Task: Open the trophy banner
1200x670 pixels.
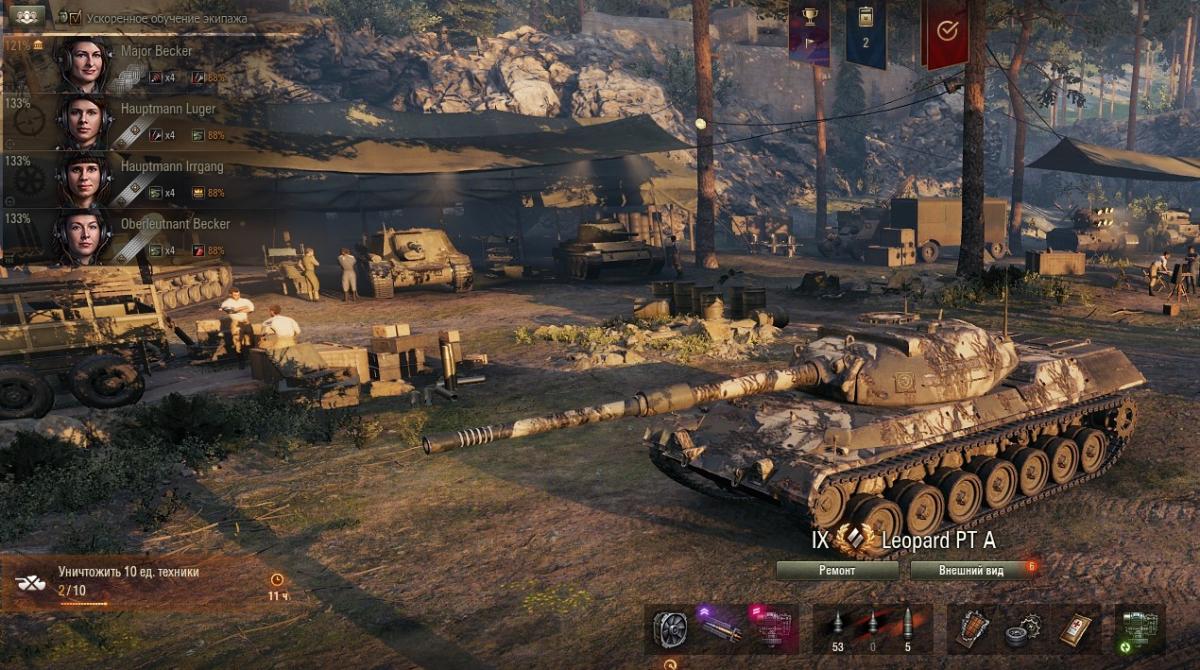Action: [808, 31]
